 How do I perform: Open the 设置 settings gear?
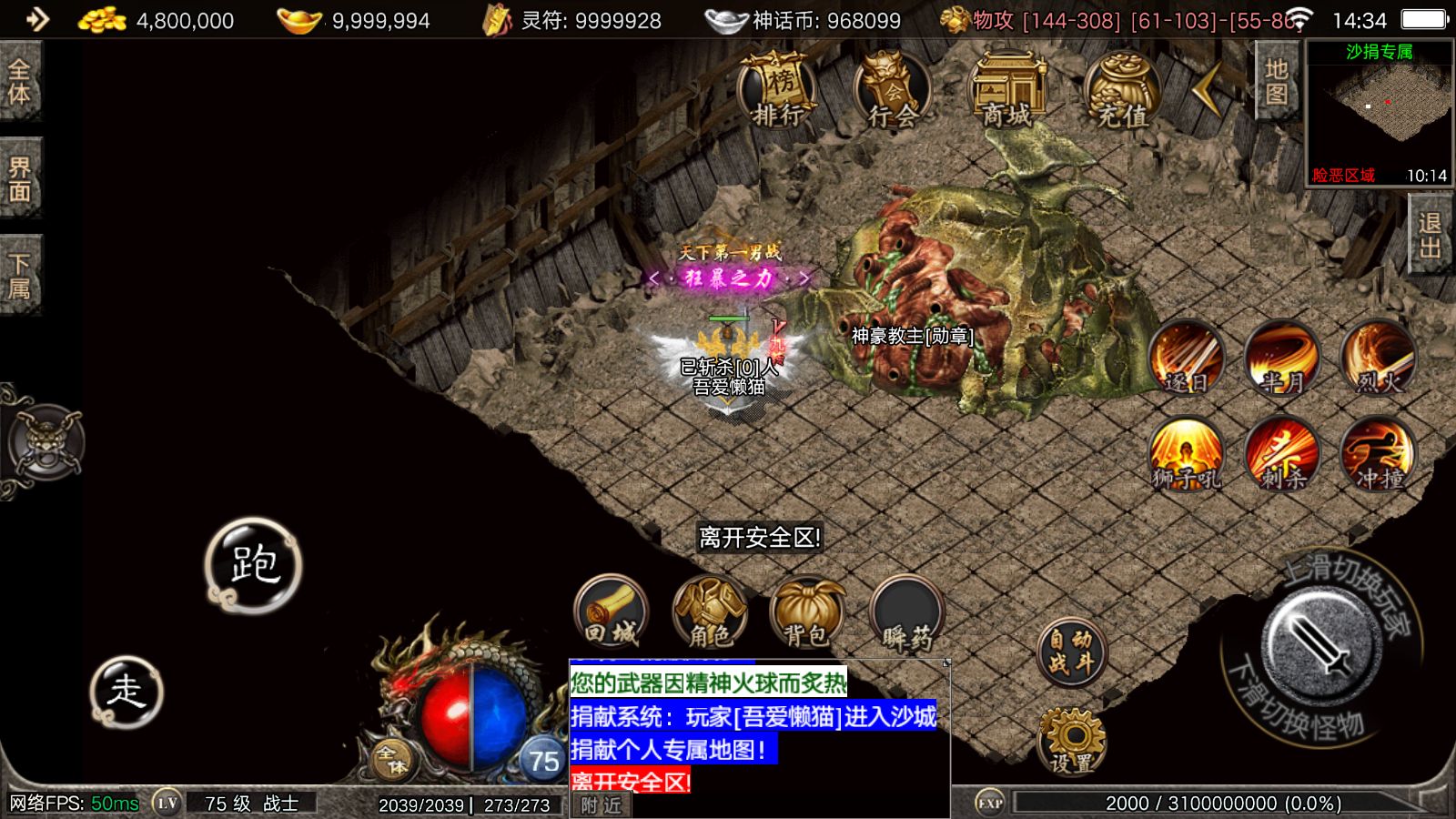1072,739
